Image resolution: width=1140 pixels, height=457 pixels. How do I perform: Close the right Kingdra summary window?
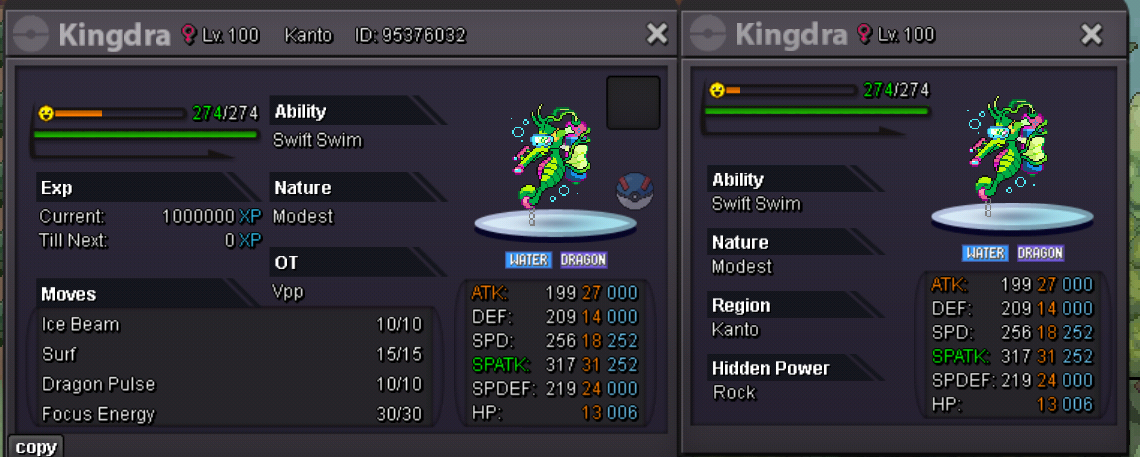click(1091, 35)
